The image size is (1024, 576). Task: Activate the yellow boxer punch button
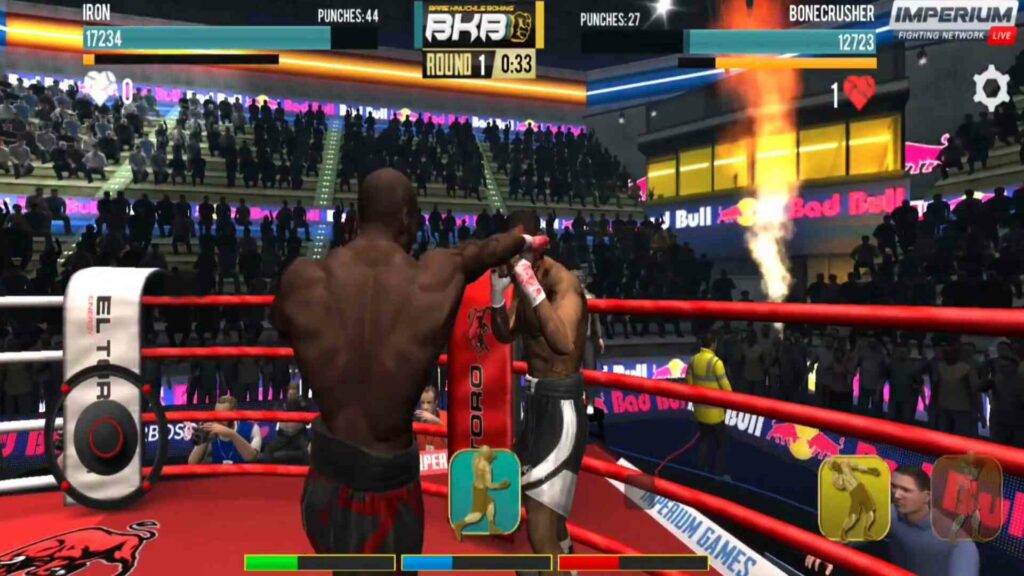pos(854,499)
